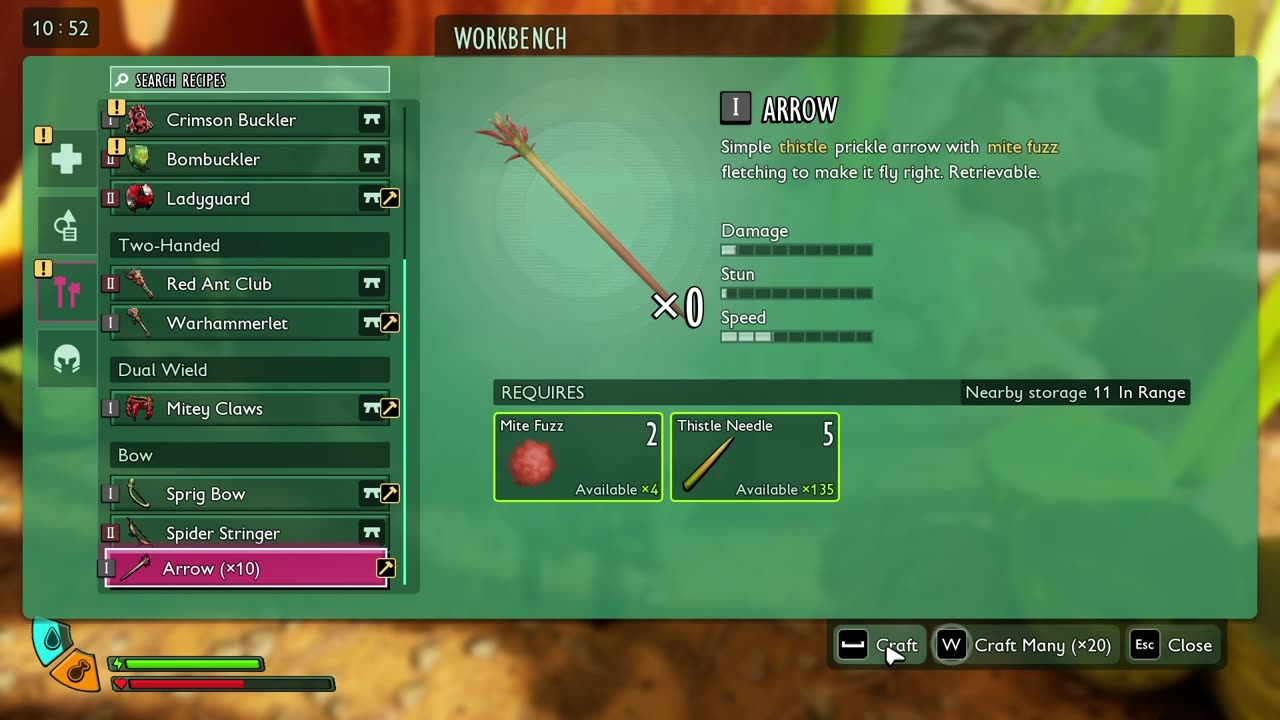Click the Search Recipes field
1280x720 pixels.
[250, 80]
